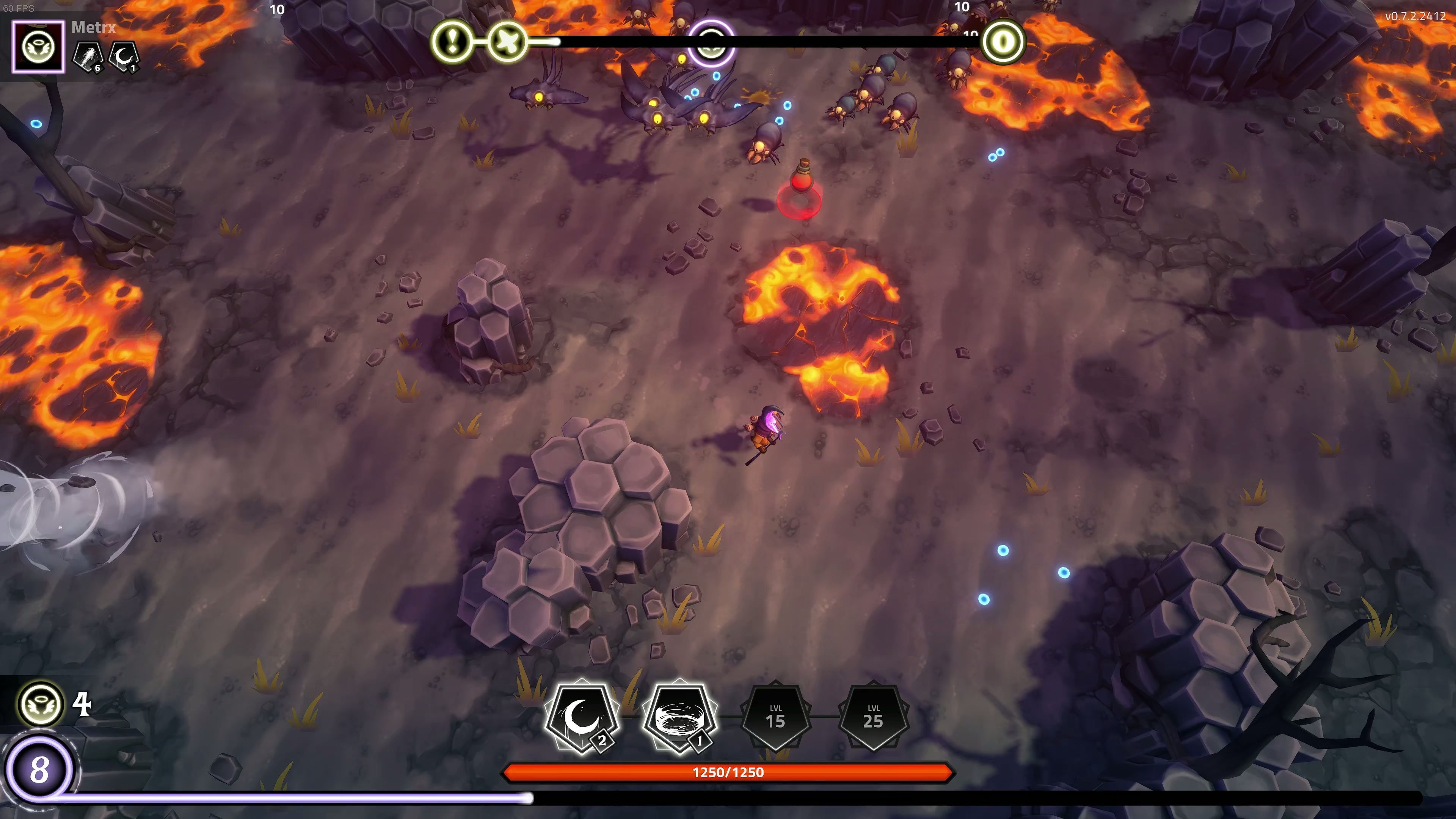Image resolution: width=1456 pixels, height=819 pixels.
Task: Select the eye boss marker ending the wave bar
Action: 1003,41
